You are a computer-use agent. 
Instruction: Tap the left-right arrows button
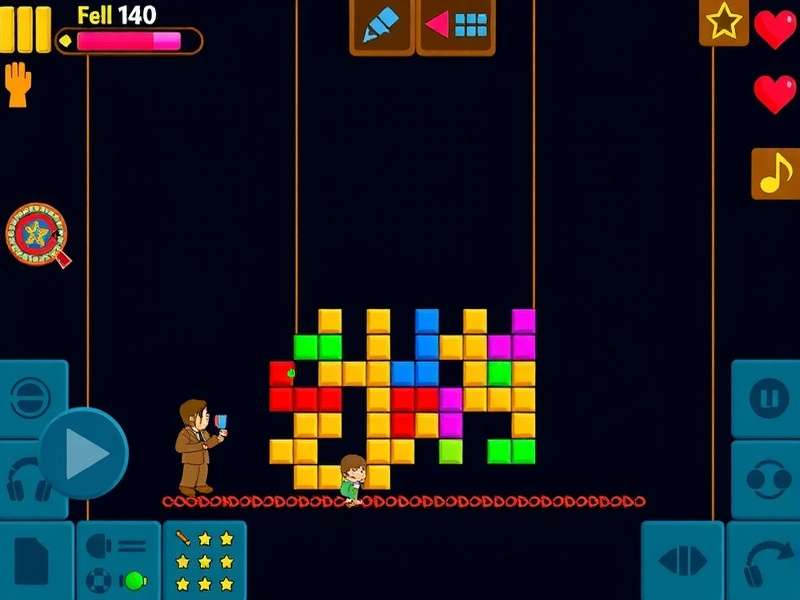(682, 562)
